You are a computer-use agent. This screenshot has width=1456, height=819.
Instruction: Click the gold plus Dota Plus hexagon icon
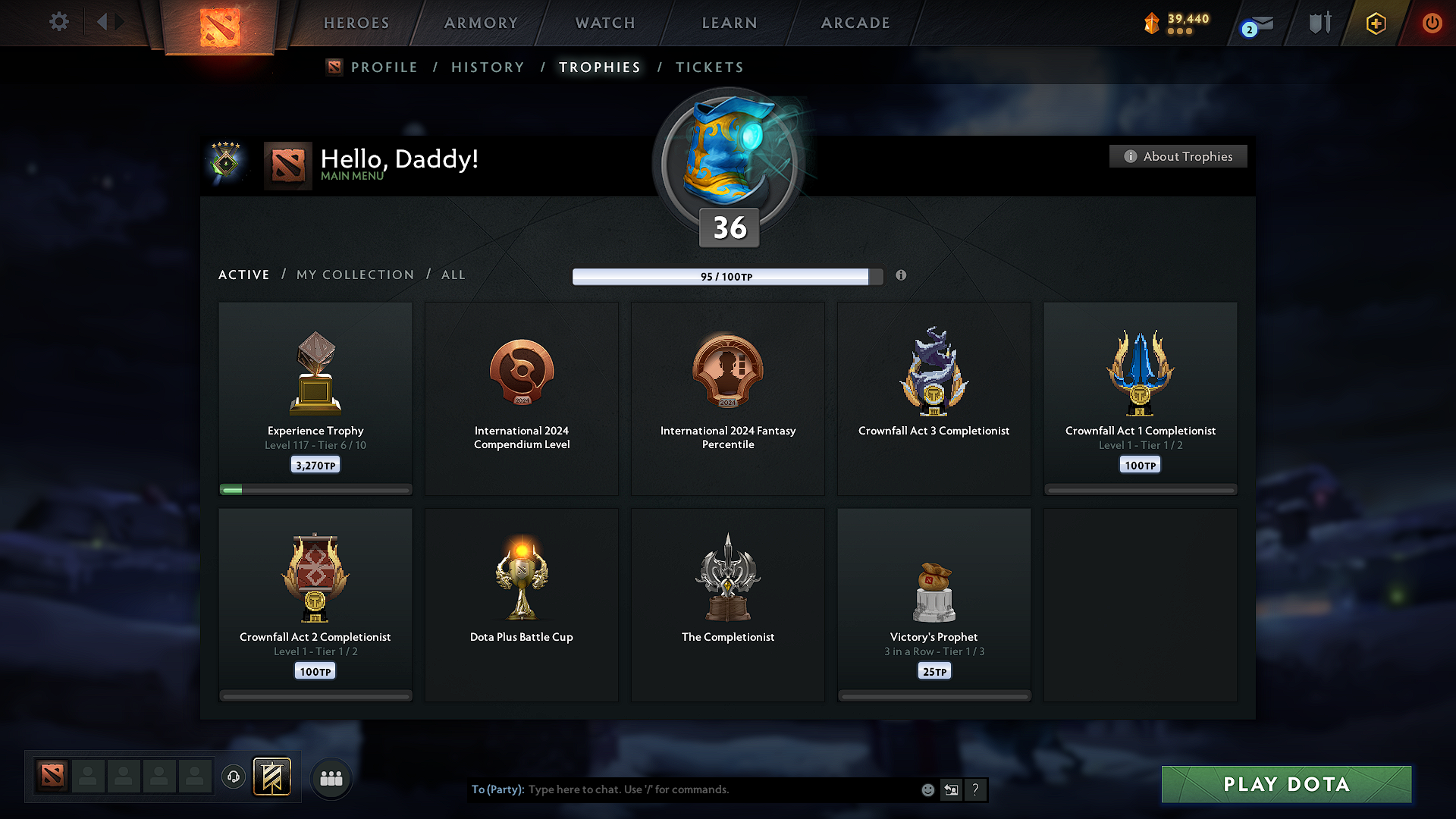click(x=1375, y=23)
